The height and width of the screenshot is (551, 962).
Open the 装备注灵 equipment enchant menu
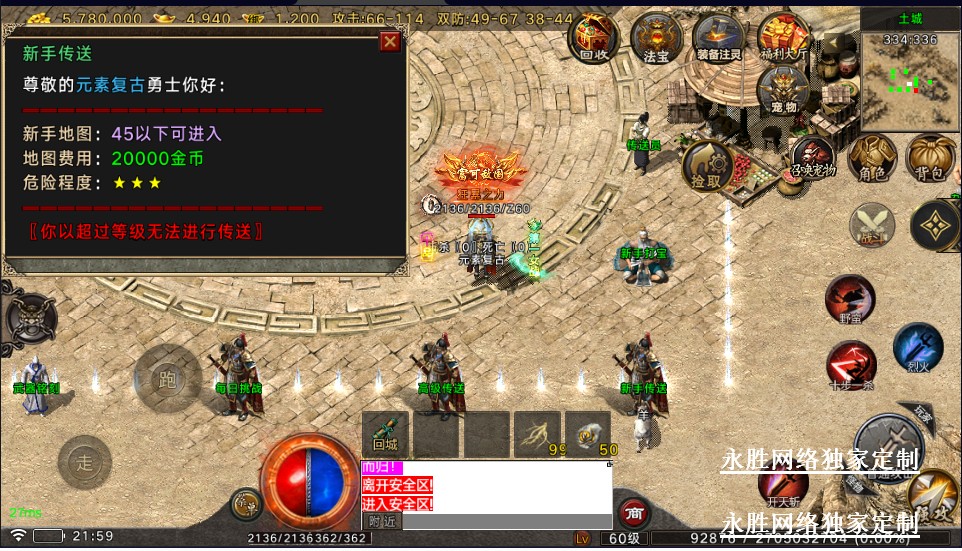coord(717,38)
